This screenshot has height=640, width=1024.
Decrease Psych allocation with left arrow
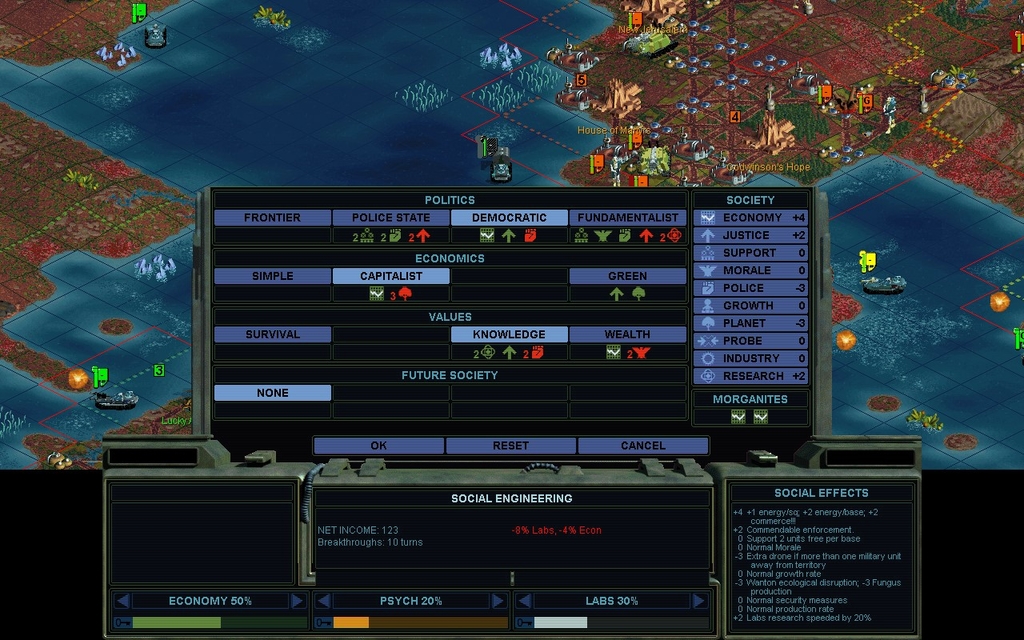pyautogui.click(x=323, y=601)
